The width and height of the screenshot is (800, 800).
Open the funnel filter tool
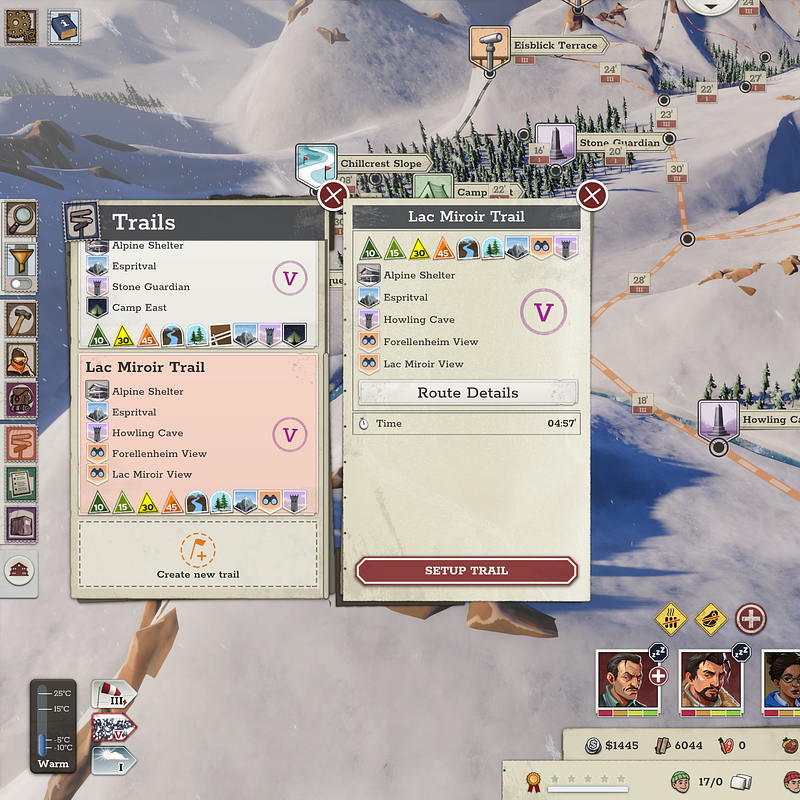pyautogui.click(x=21, y=258)
